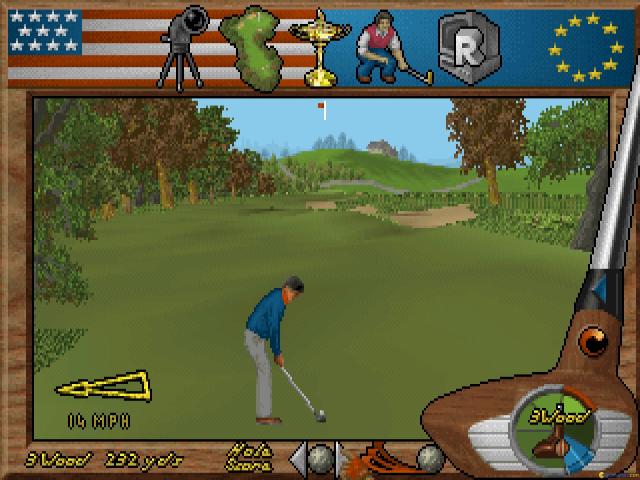The image size is (640, 480).
Task: Click the golden Ryder Cup trophy icon
Action: (x=319, y=44)
